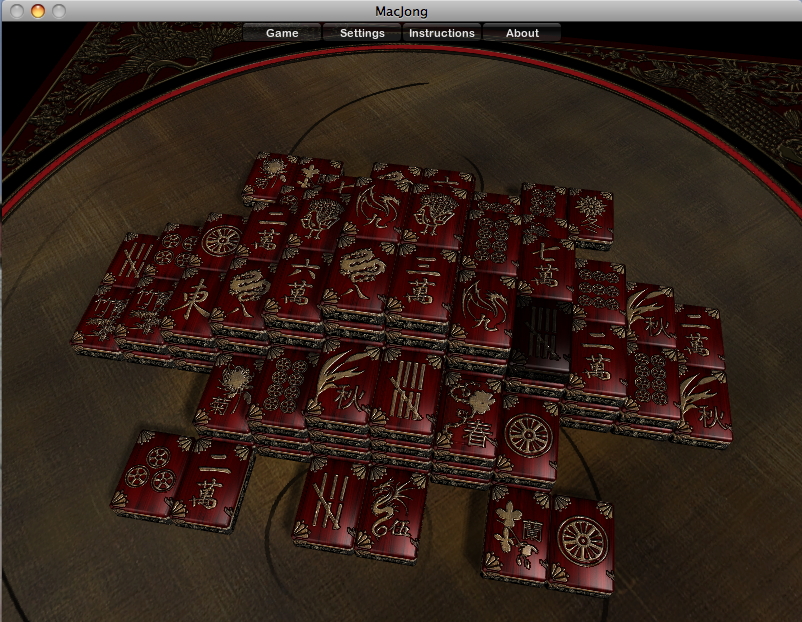Minimize the MacJong window
The image size is (802, 622).
click(x=38, y=11)
